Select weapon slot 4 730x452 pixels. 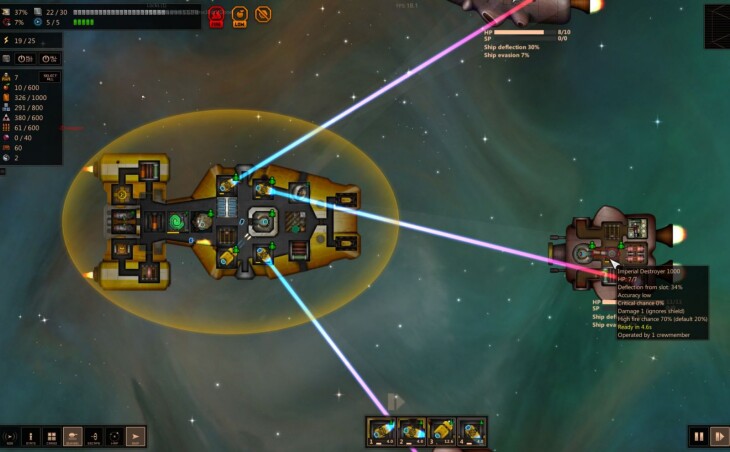click(x=472, y=430)
